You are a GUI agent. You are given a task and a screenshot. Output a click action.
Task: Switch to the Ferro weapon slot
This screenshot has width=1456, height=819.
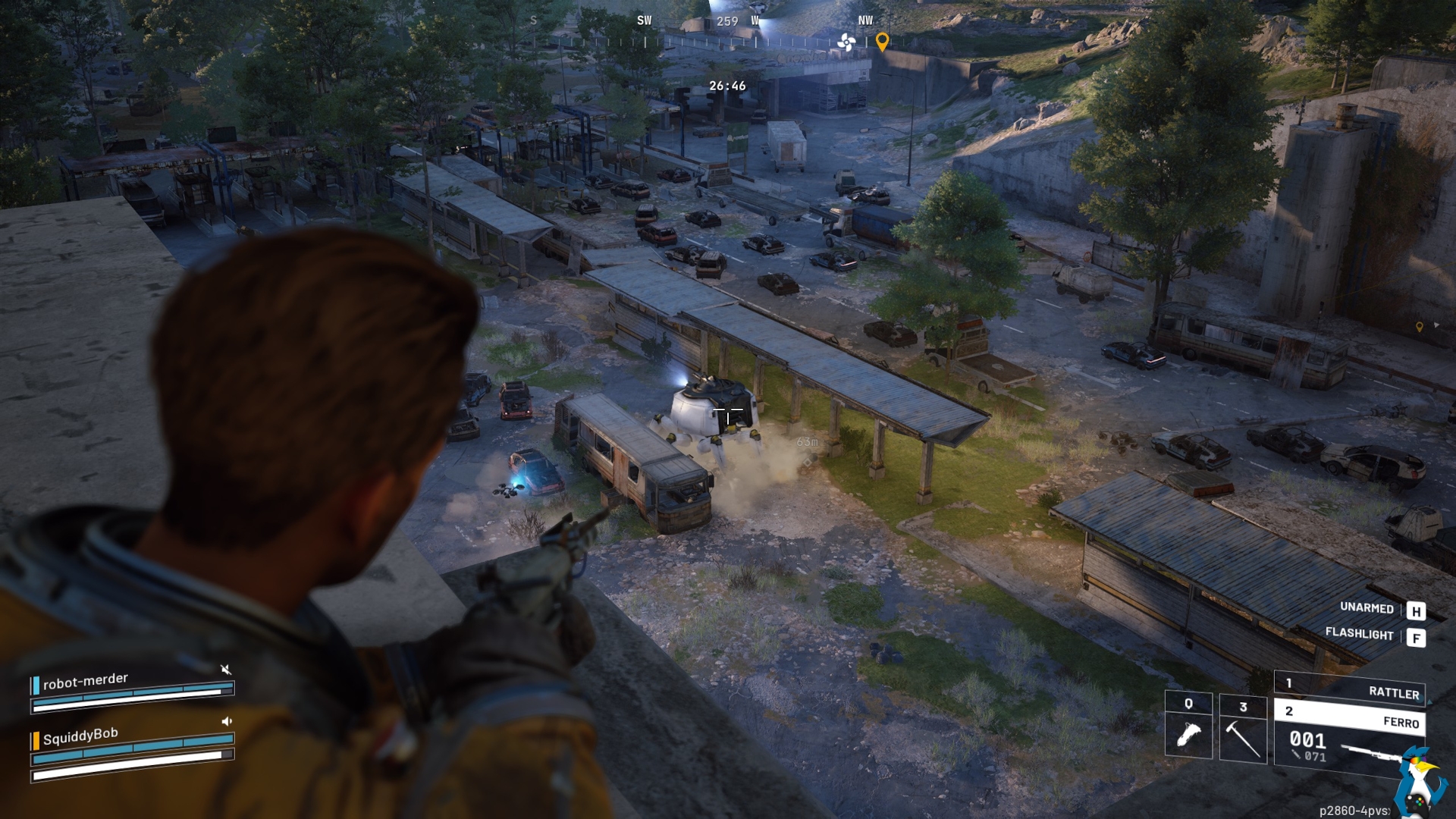pyautogui.click(x=1350, y=717)
